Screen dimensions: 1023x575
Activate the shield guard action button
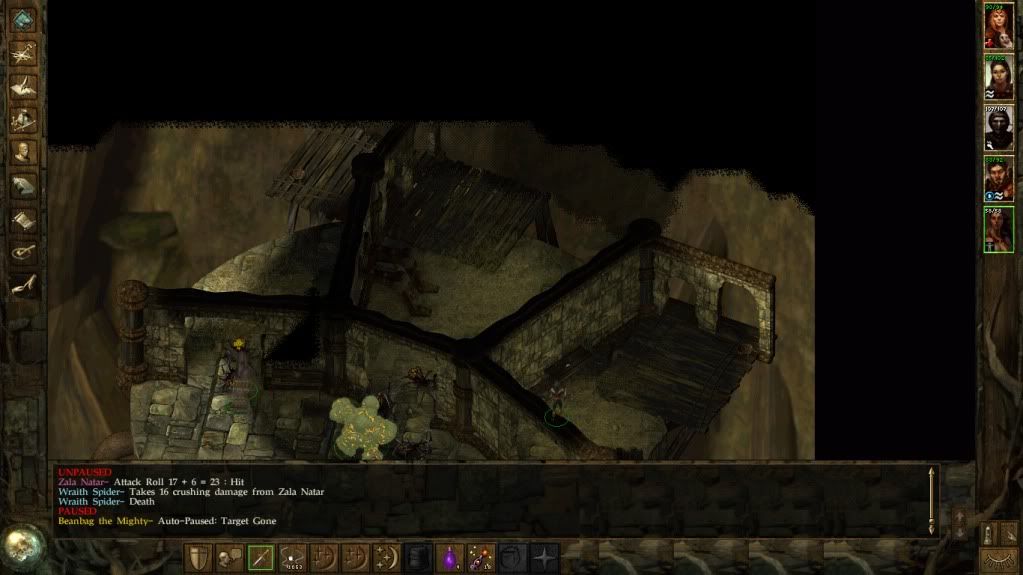[198, 558]
